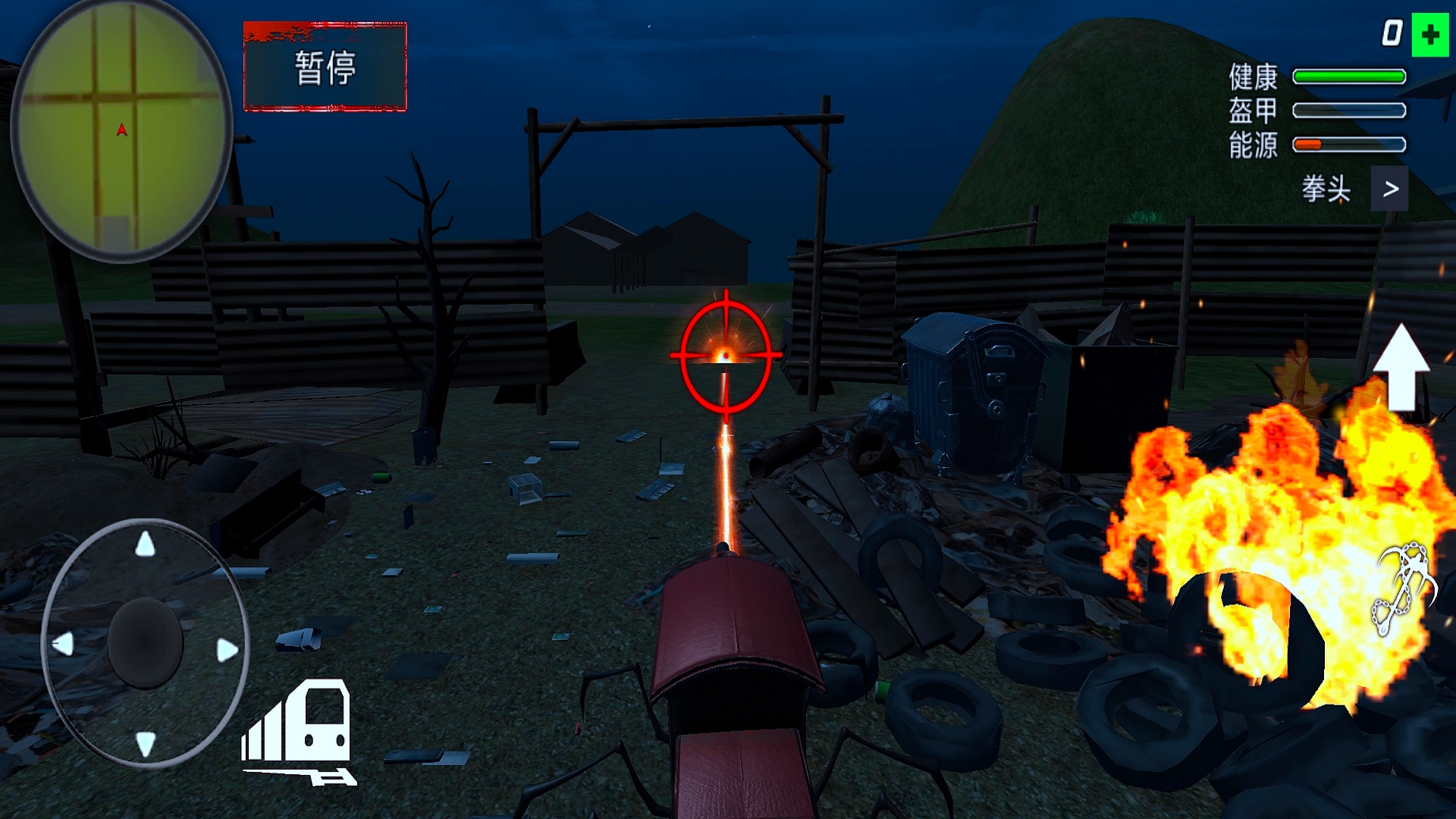Tap the white up-arrow jump button

pyautogui.click(x=1401, y=368)
